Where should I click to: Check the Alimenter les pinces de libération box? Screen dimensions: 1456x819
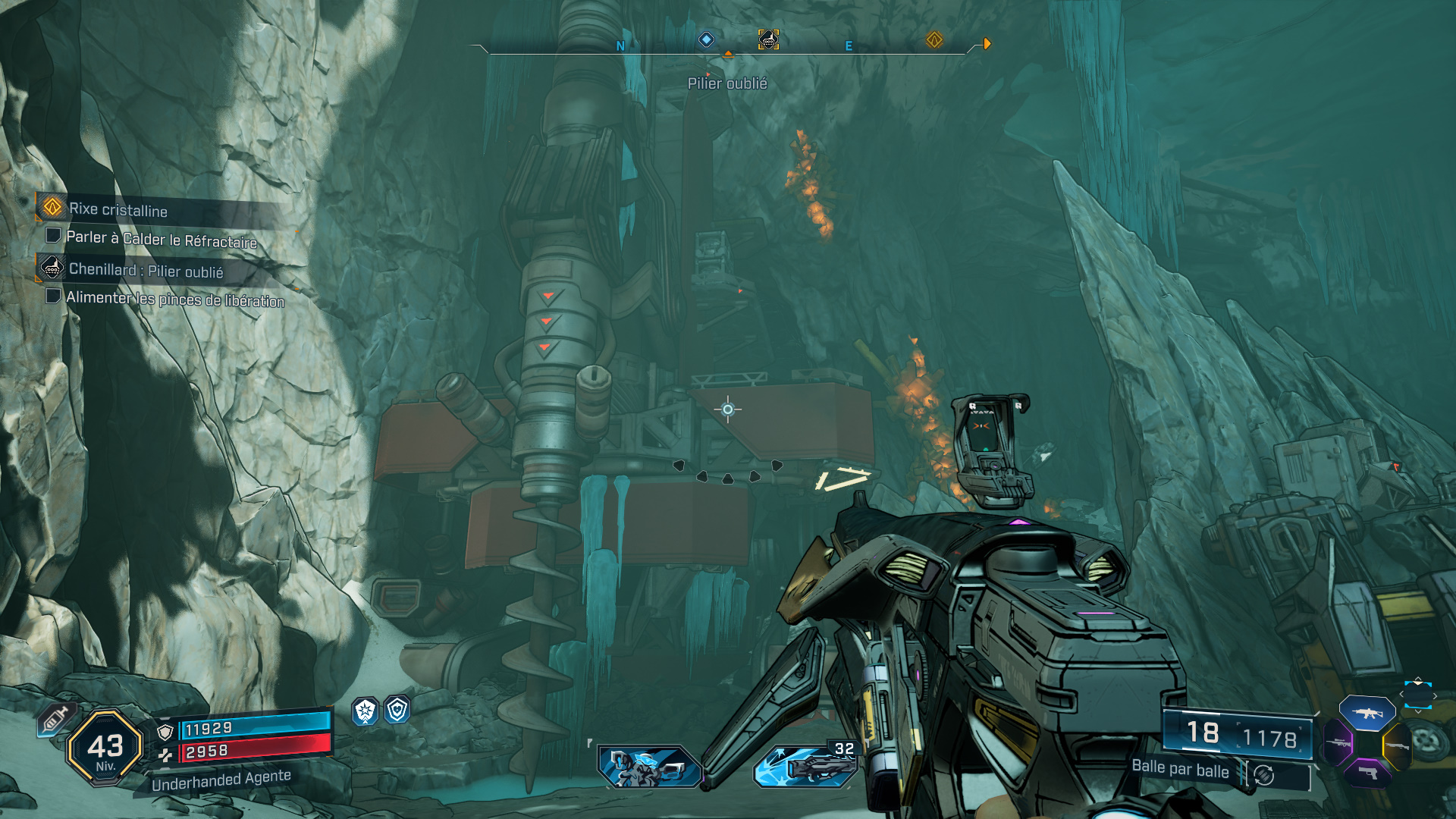click(x=53, y=297)
